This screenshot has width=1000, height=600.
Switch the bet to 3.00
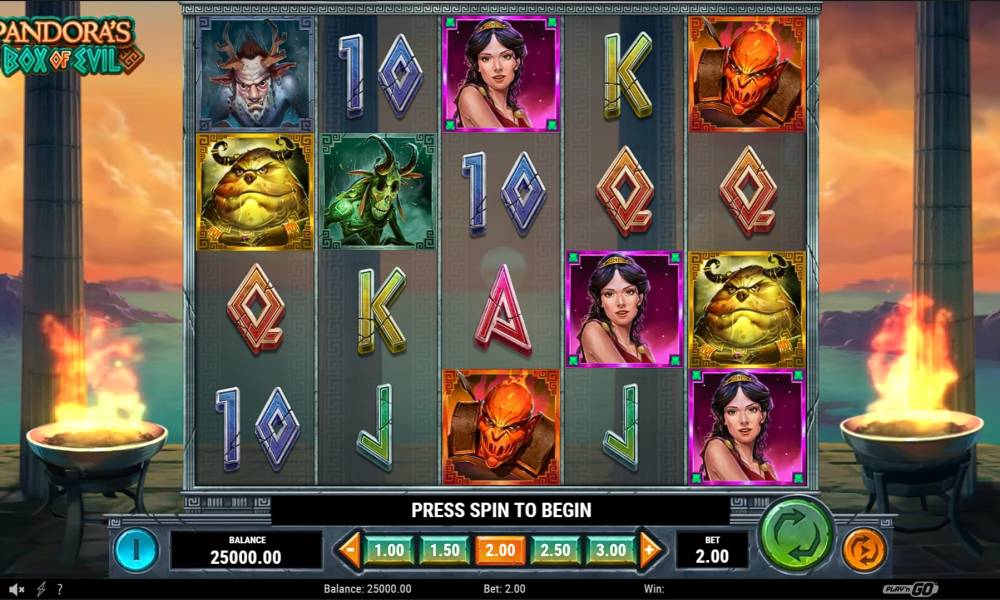(x=611, y=550)
